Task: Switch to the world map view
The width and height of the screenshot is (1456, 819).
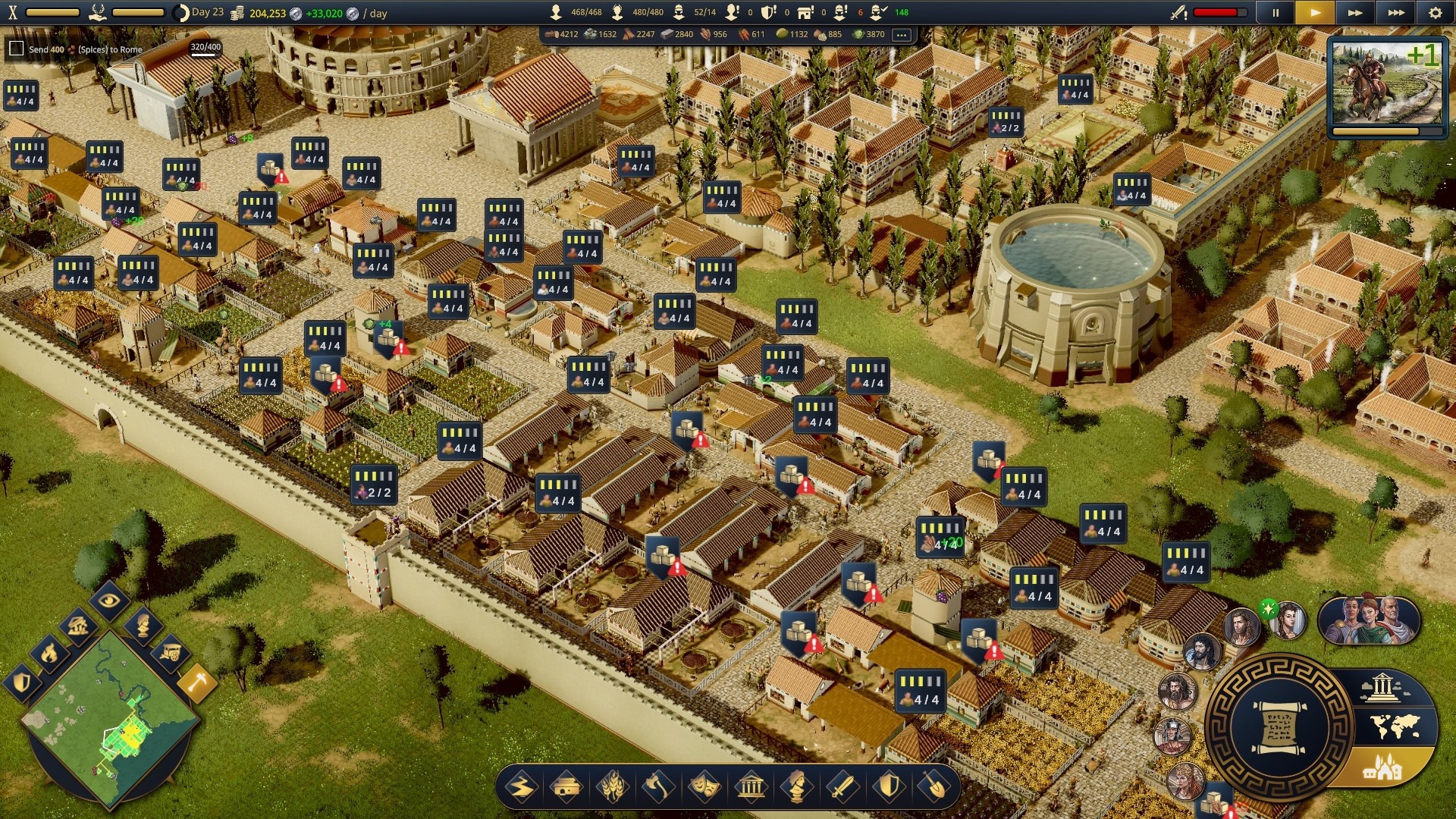Action: pos(1395,726)
